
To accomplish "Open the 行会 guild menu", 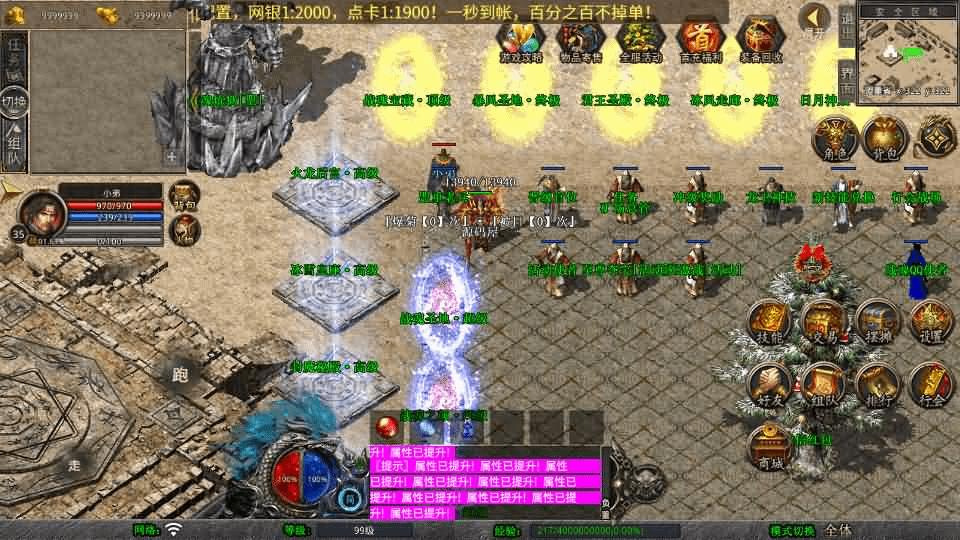I will tap(930, 385).
